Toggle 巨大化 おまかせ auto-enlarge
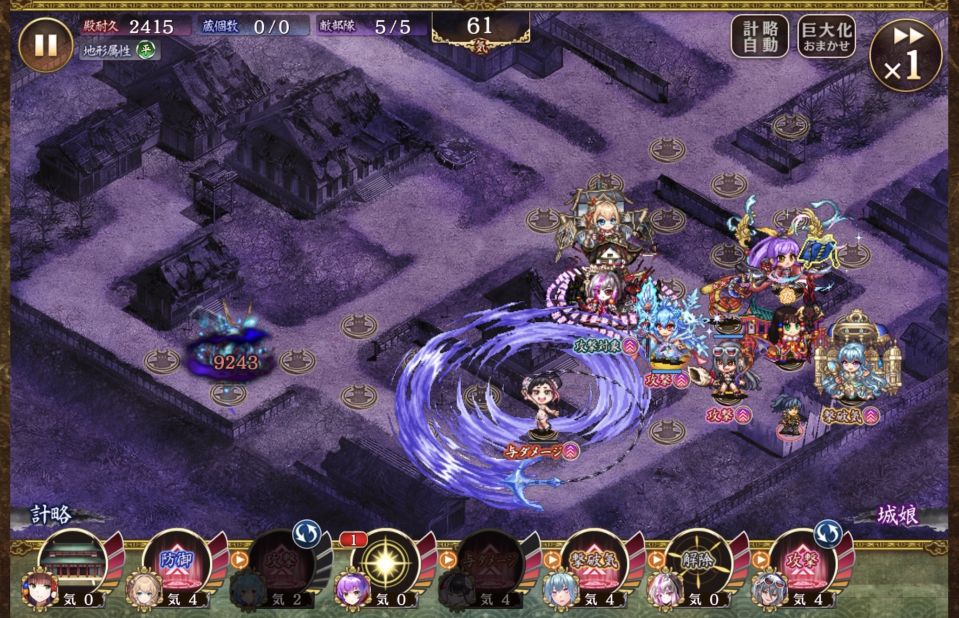 pos(826,36)
